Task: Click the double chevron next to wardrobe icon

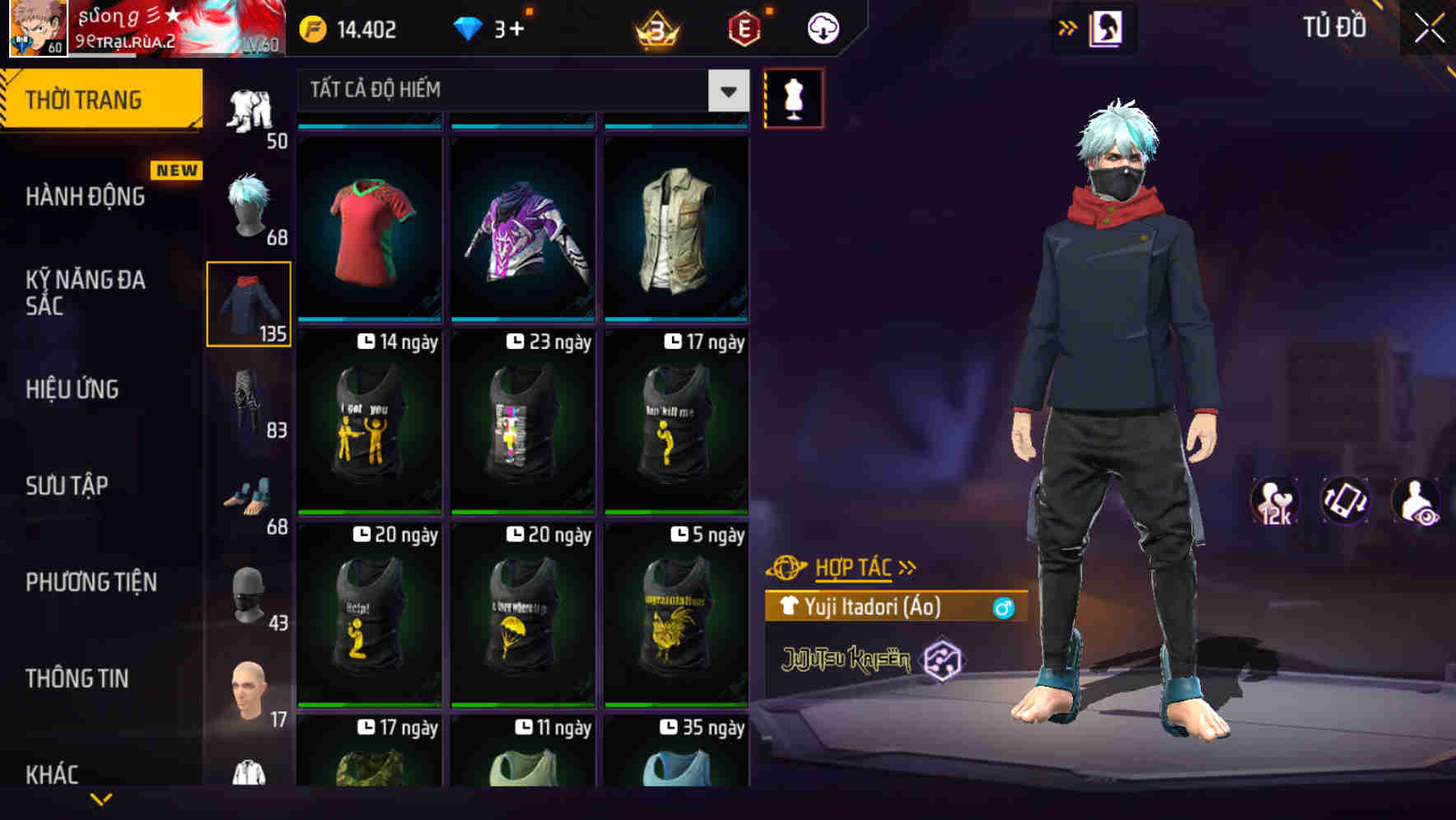Action: [1067, 27]
